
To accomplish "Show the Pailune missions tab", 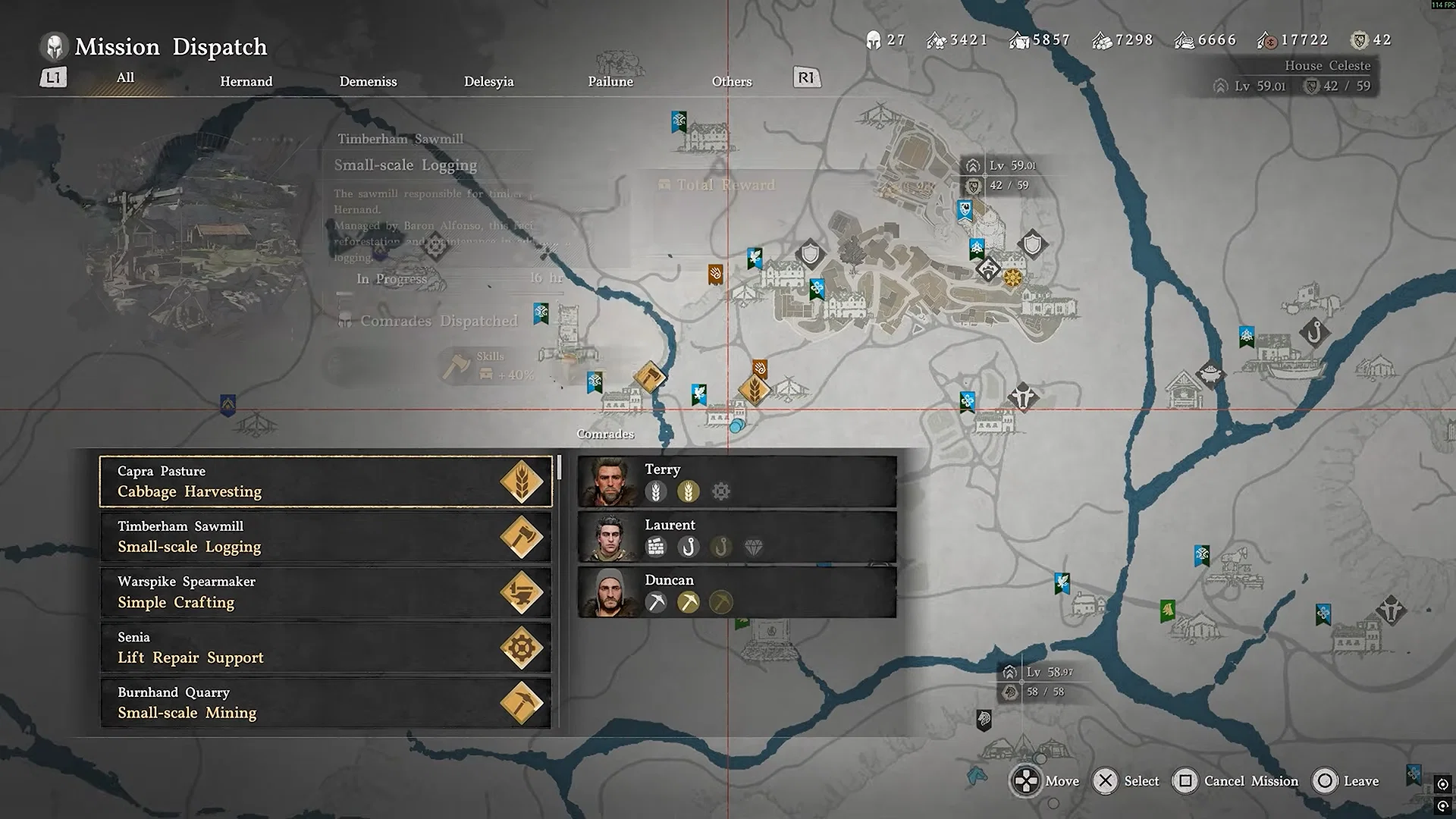I will click(610, 81).
